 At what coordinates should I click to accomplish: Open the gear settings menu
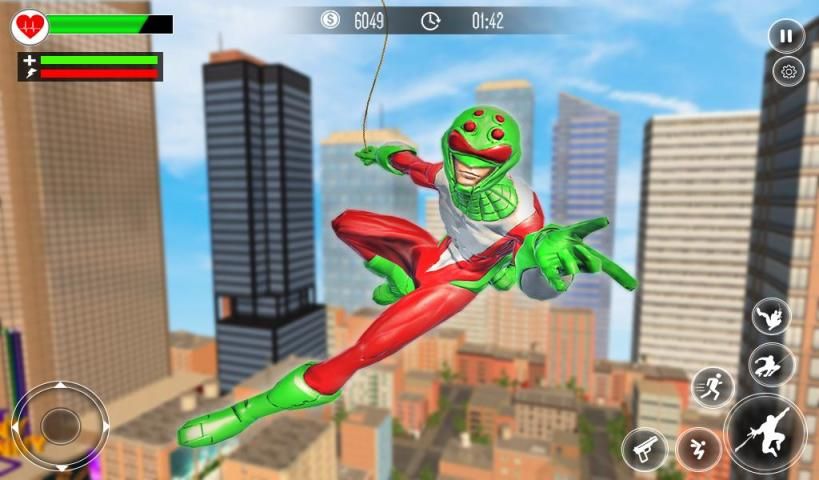click(788, 71)
